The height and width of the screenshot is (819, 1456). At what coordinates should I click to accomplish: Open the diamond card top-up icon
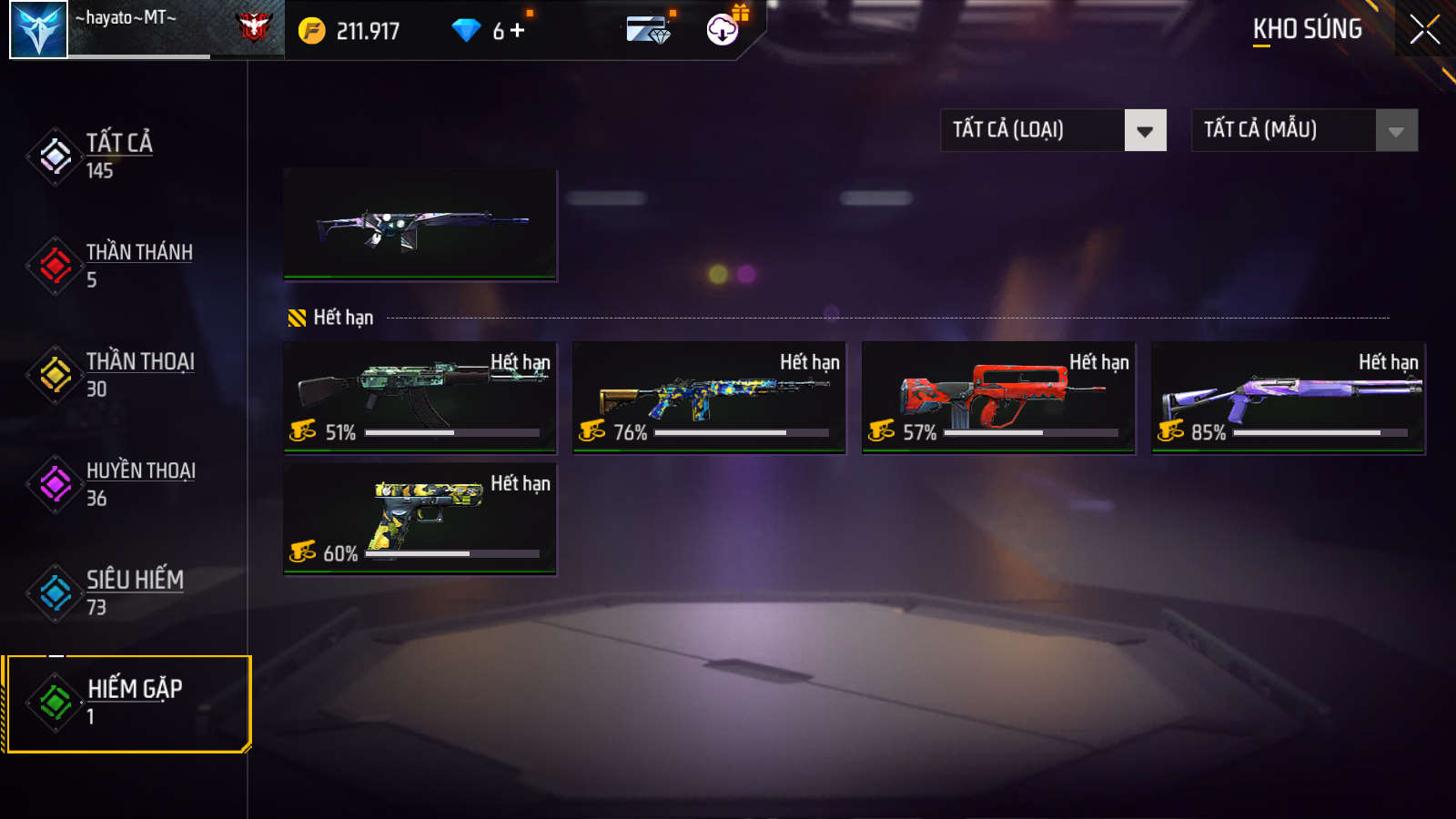pyautogui.click(x=648, y=31)
